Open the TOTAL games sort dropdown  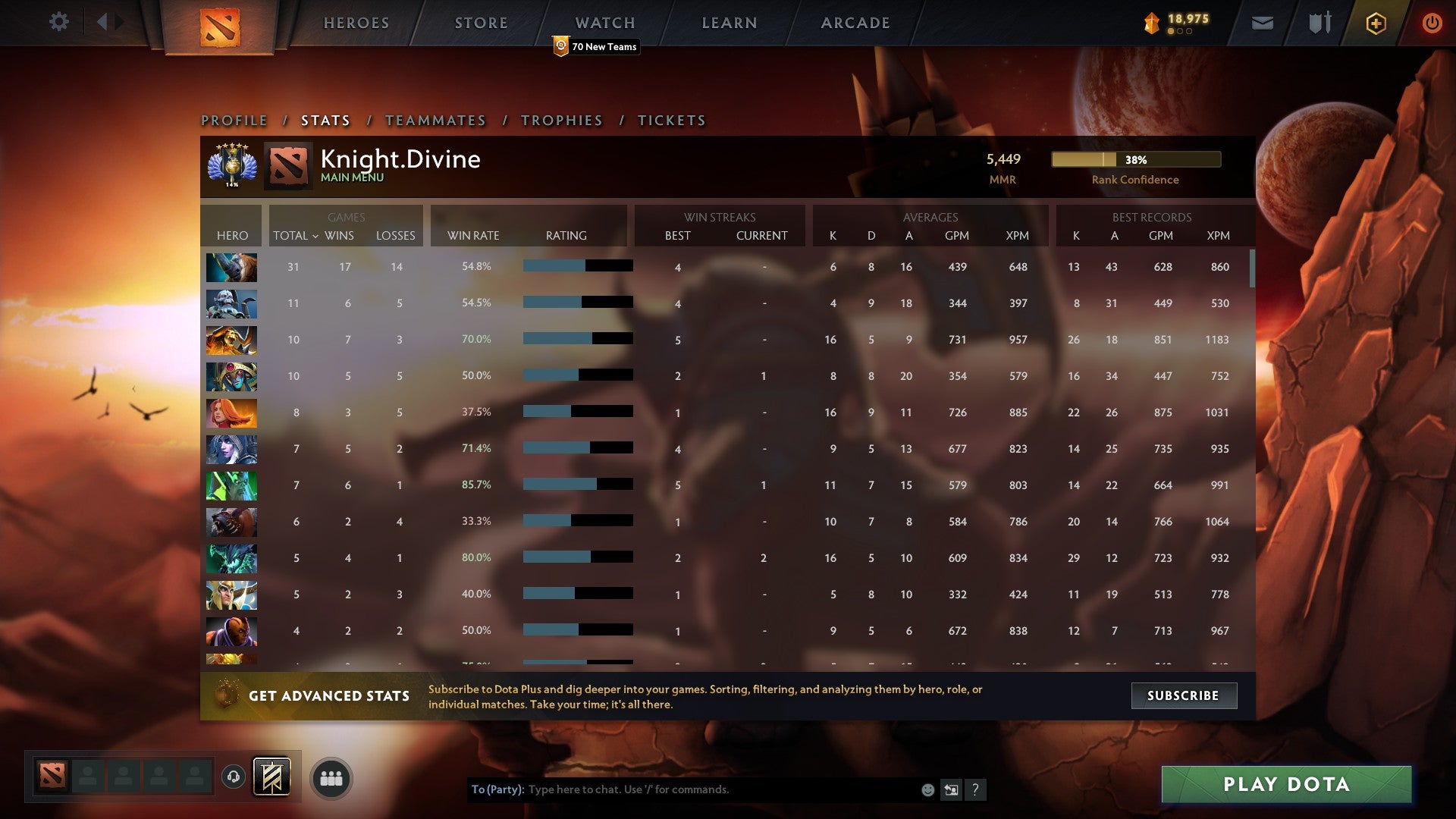[296, 236]
